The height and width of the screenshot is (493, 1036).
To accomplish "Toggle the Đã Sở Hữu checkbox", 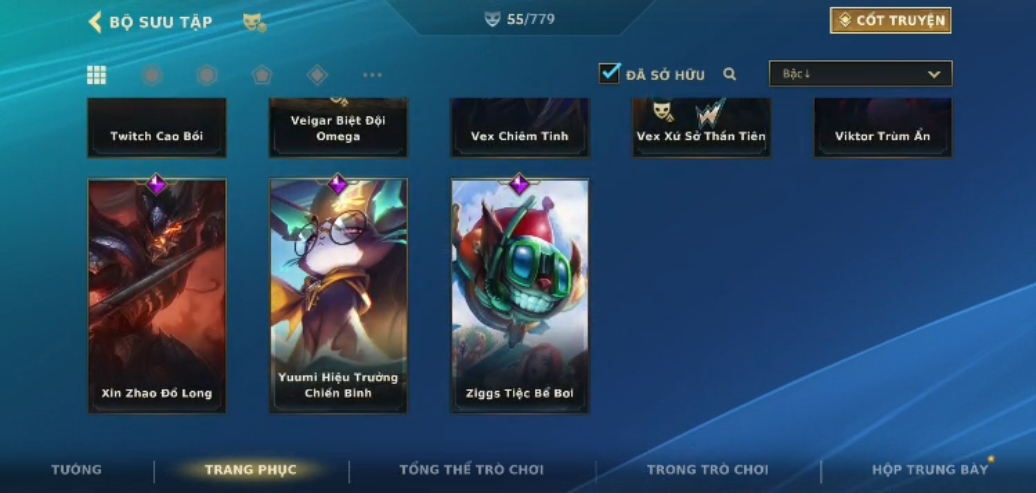I will pos(609,73).
